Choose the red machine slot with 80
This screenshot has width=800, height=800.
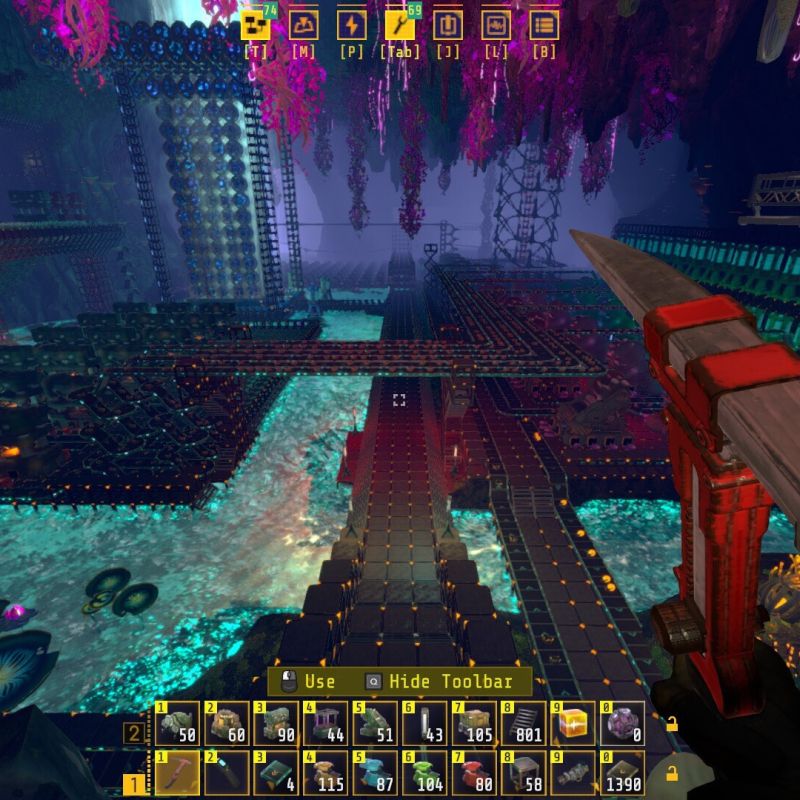[475, 773]
